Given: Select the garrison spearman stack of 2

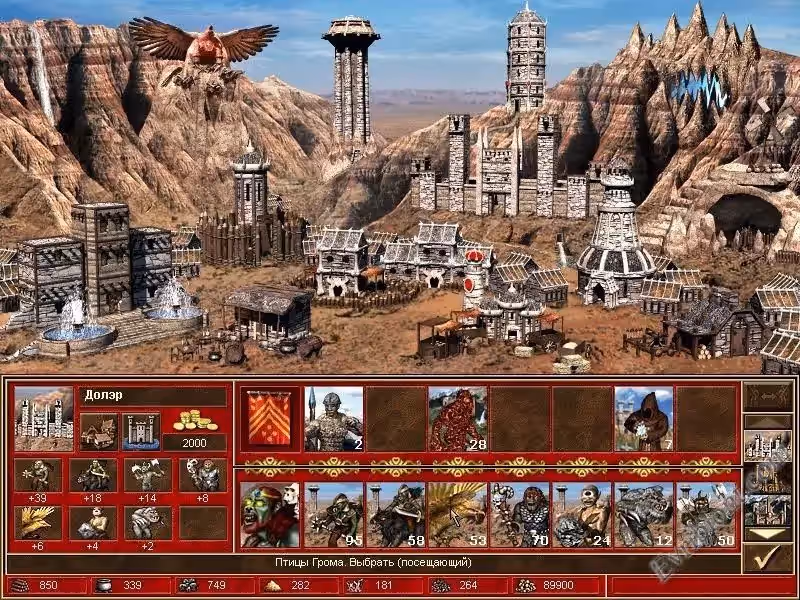Looking at the screenshot, I should (333, 417).
